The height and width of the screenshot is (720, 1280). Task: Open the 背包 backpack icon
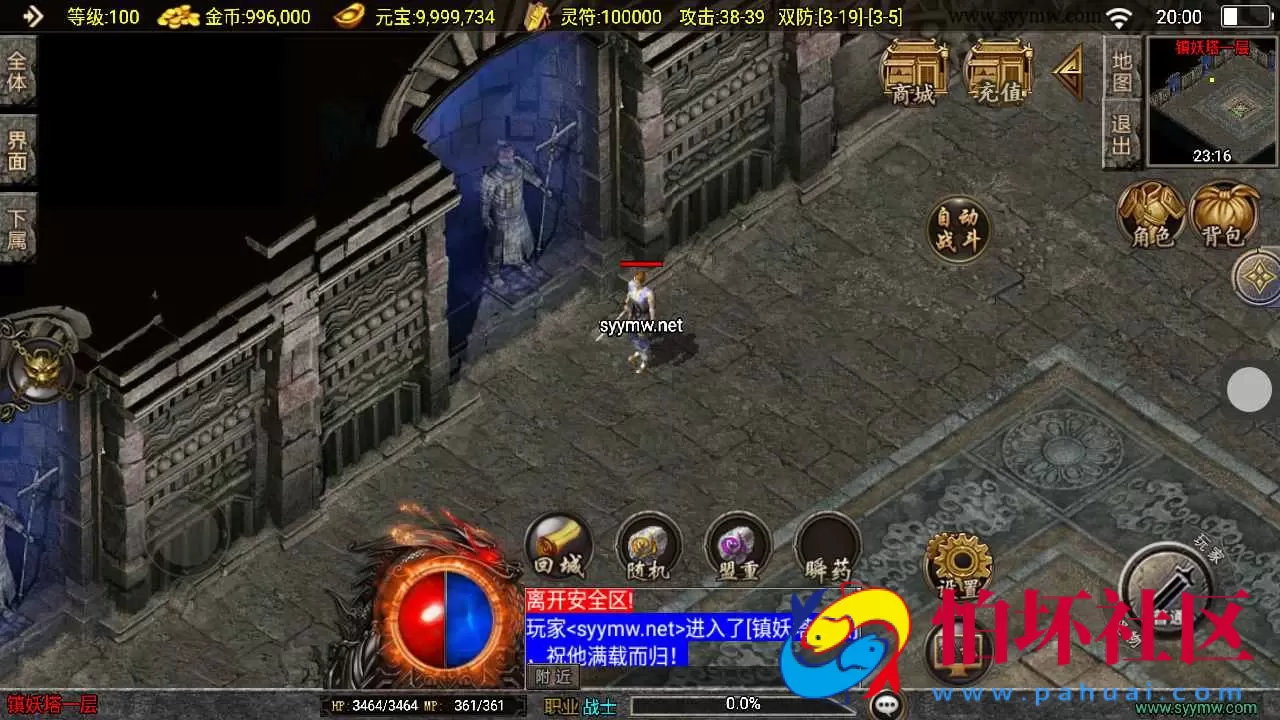1226,215
